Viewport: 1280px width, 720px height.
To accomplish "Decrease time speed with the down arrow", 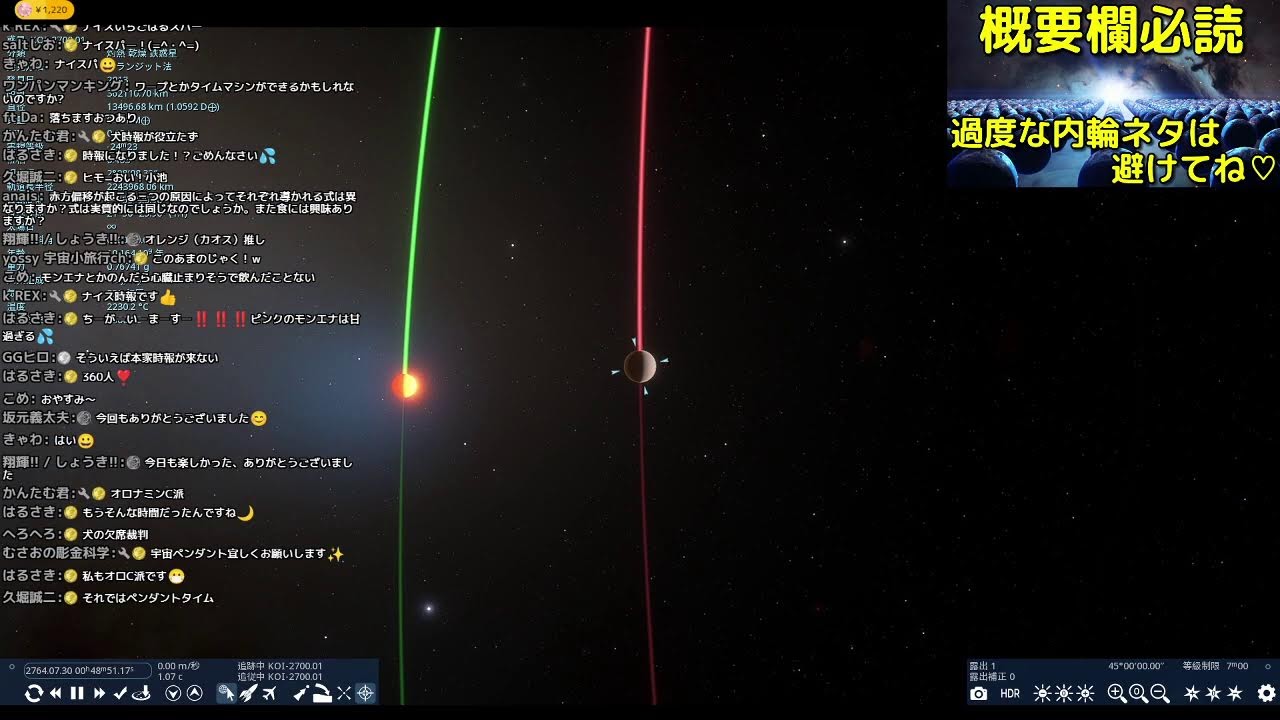I will click(172, 693).
